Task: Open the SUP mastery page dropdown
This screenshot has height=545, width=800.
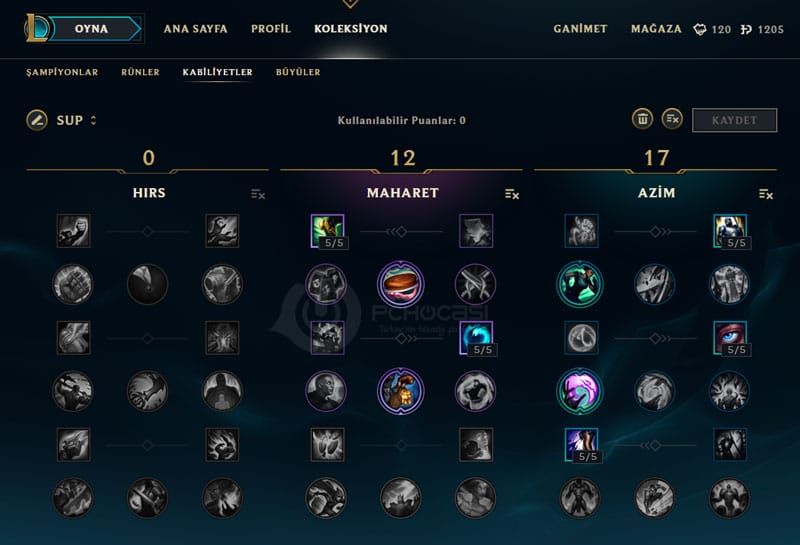Action: point(77,120)
